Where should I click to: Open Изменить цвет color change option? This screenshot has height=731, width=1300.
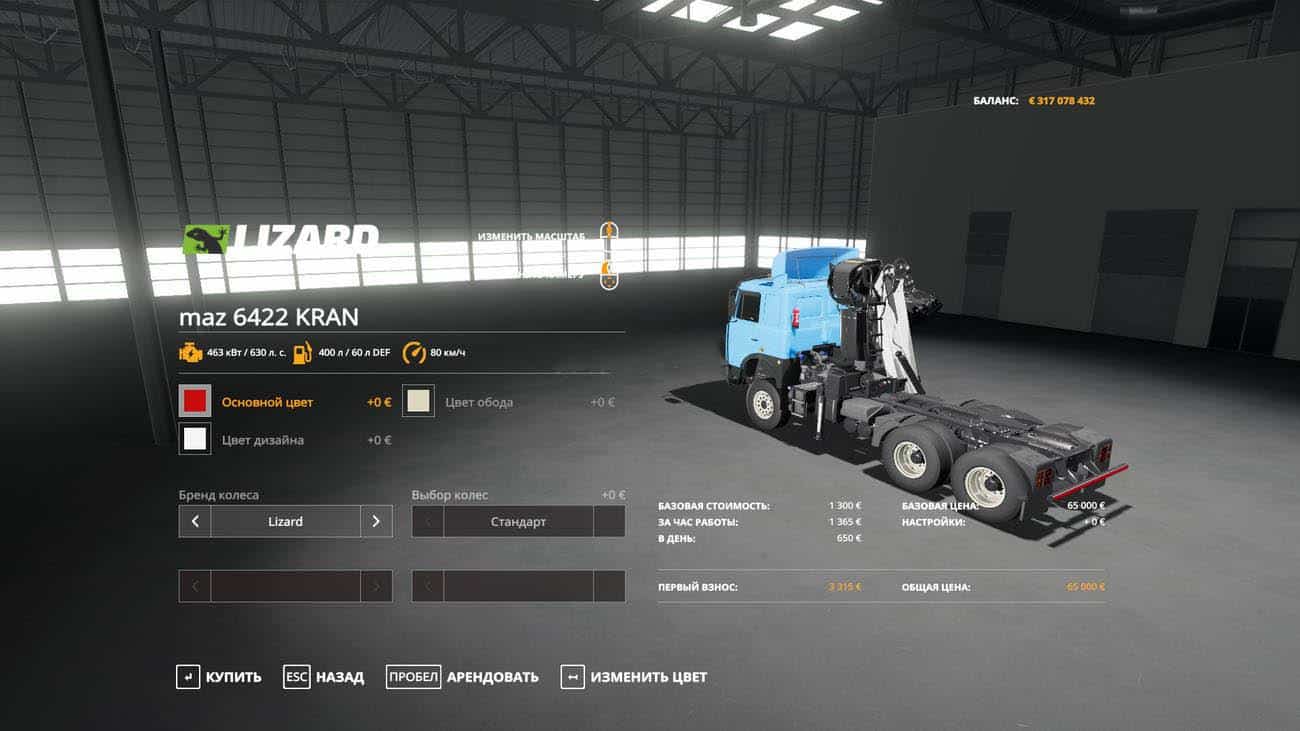point(634,677)
